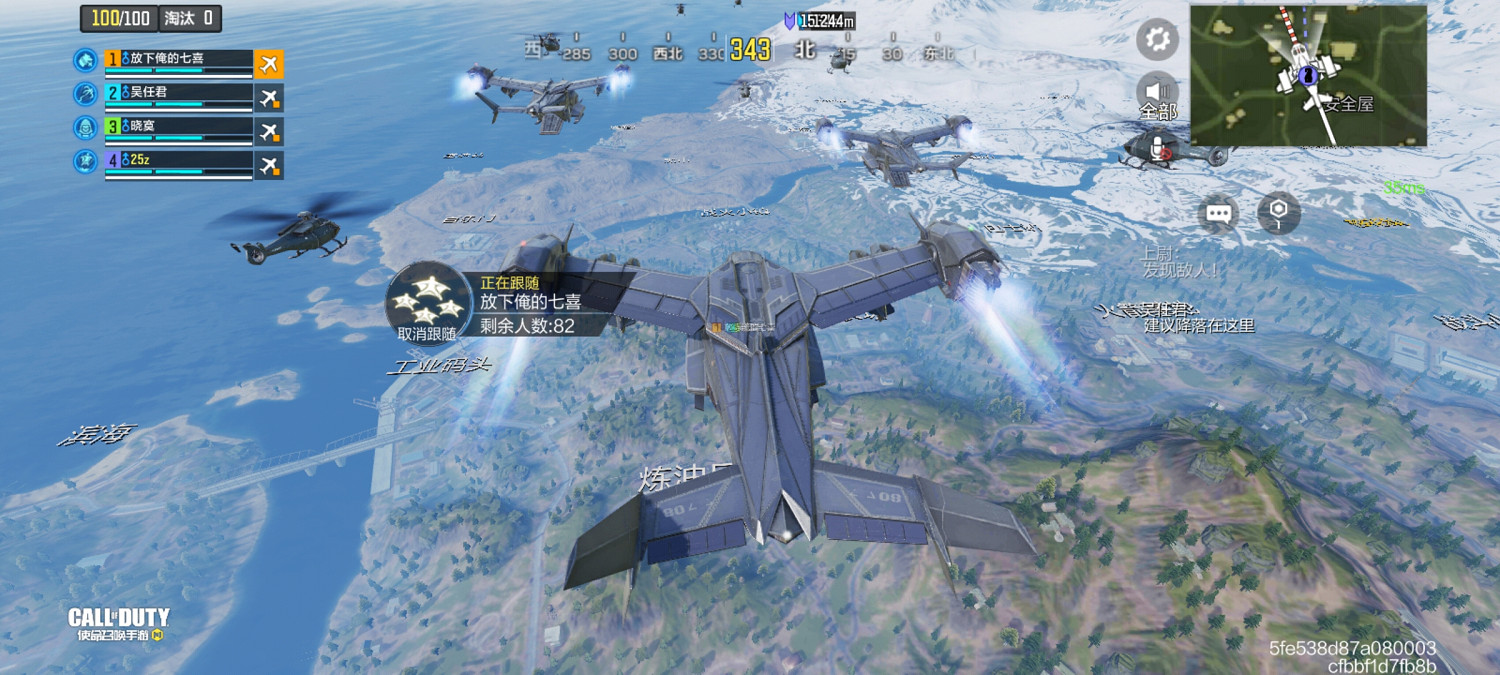
Task: Open the quick chat bubble
Action: click(1218, 213)
